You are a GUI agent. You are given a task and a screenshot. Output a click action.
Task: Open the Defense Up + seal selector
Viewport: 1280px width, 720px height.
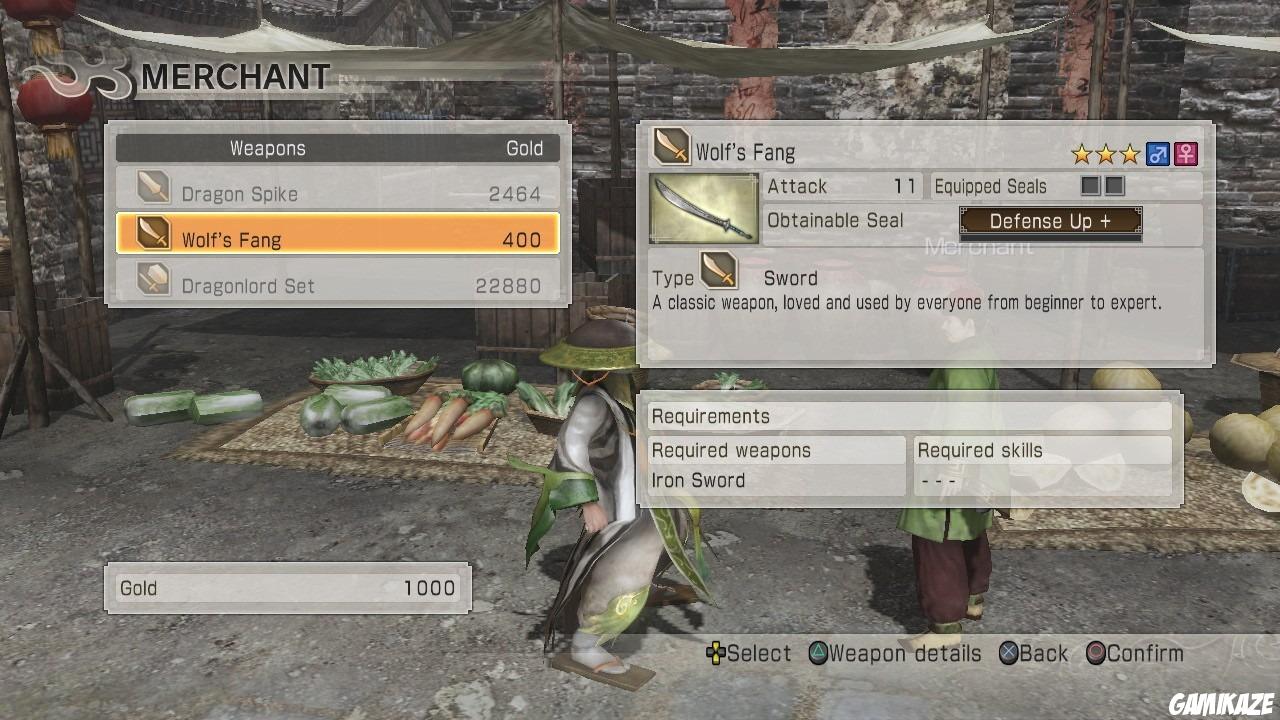pyautogui.click(x=1049, y=221)
